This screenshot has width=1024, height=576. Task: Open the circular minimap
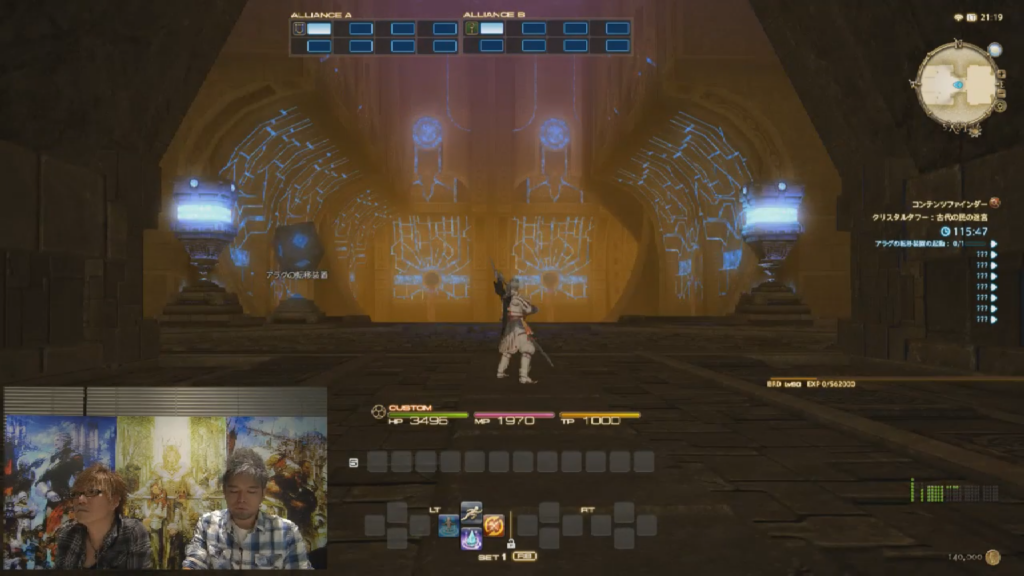(957, 85)
